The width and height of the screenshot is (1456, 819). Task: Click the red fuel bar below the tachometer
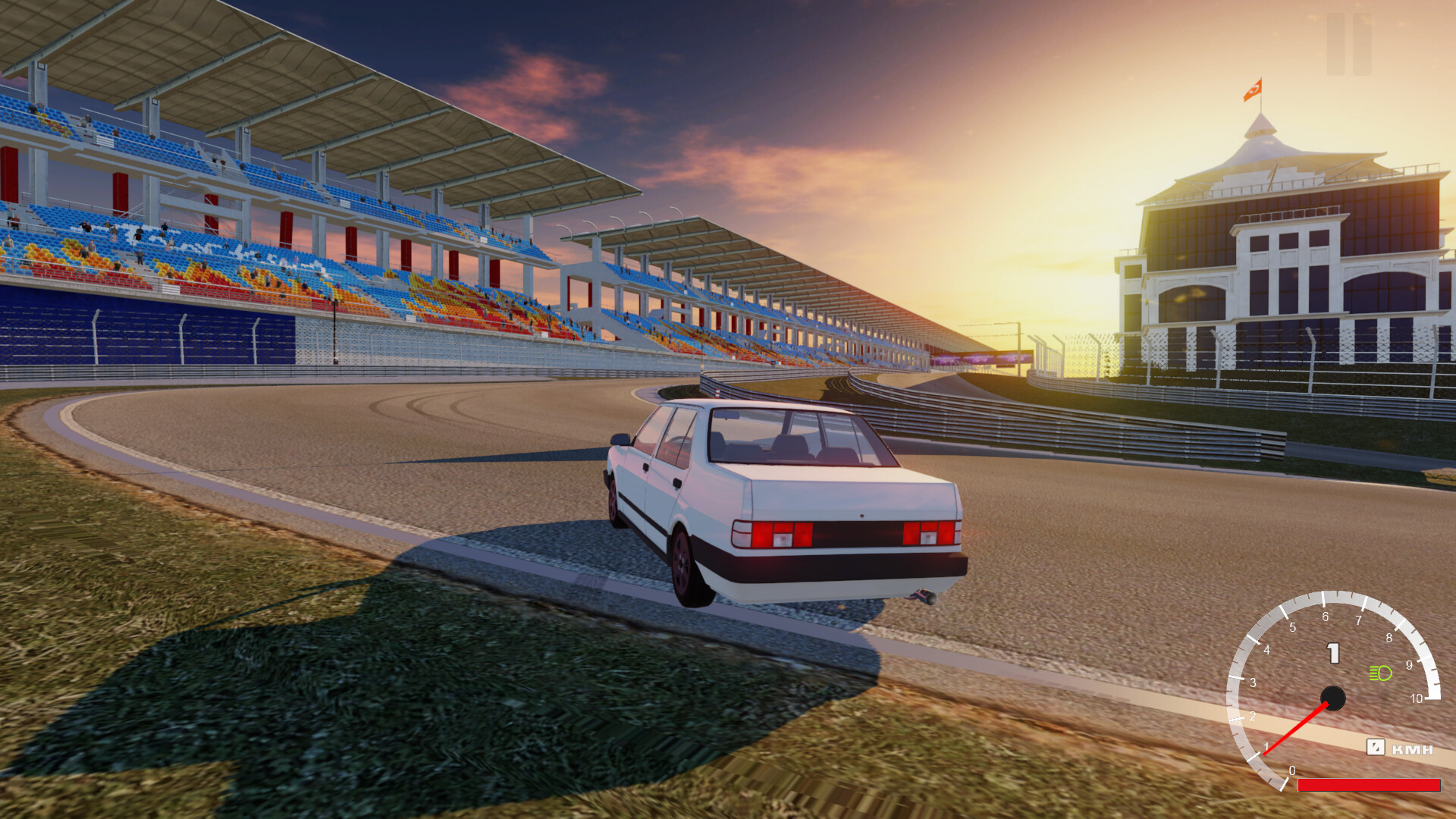click(x=1368, y=784)
